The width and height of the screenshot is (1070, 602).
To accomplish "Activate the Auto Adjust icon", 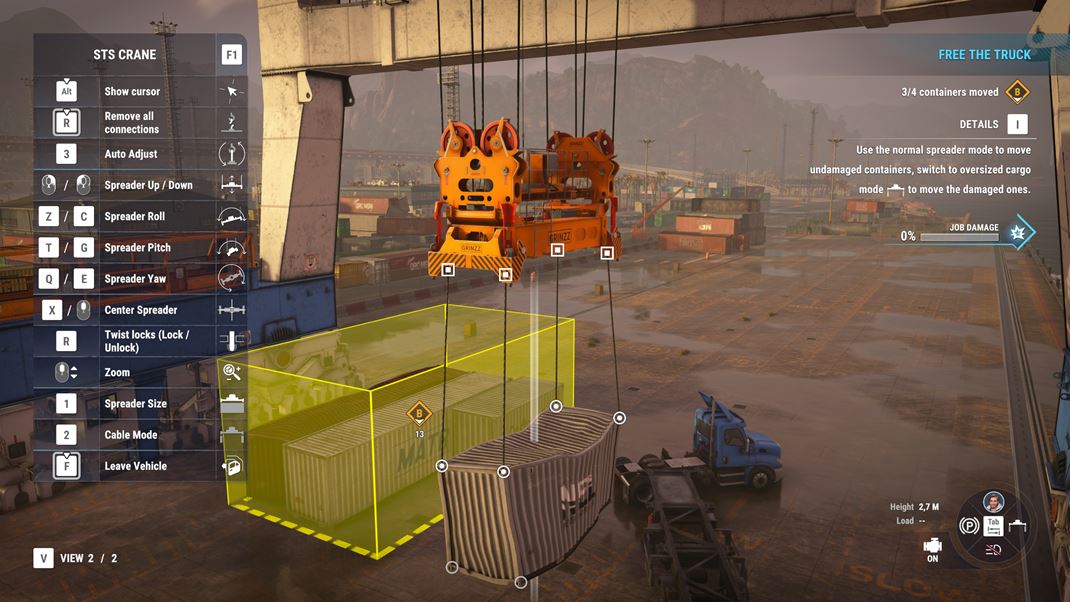I will (232, 154).
